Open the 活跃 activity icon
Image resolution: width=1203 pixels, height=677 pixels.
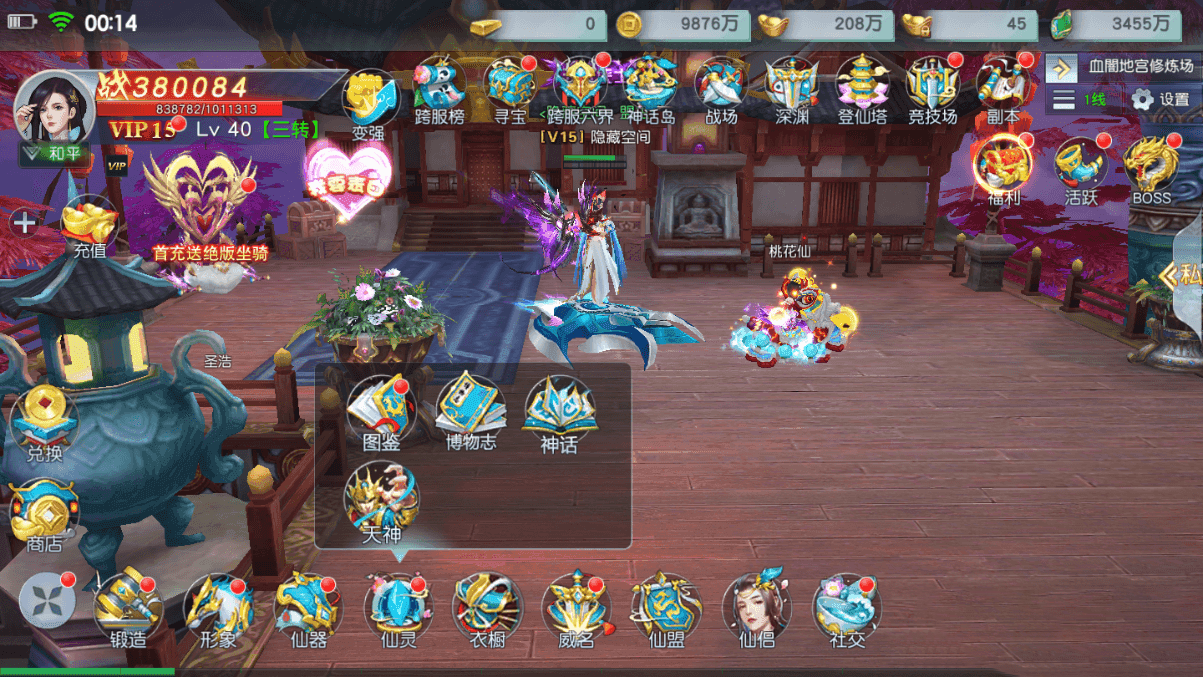[x=1081, y=168]
